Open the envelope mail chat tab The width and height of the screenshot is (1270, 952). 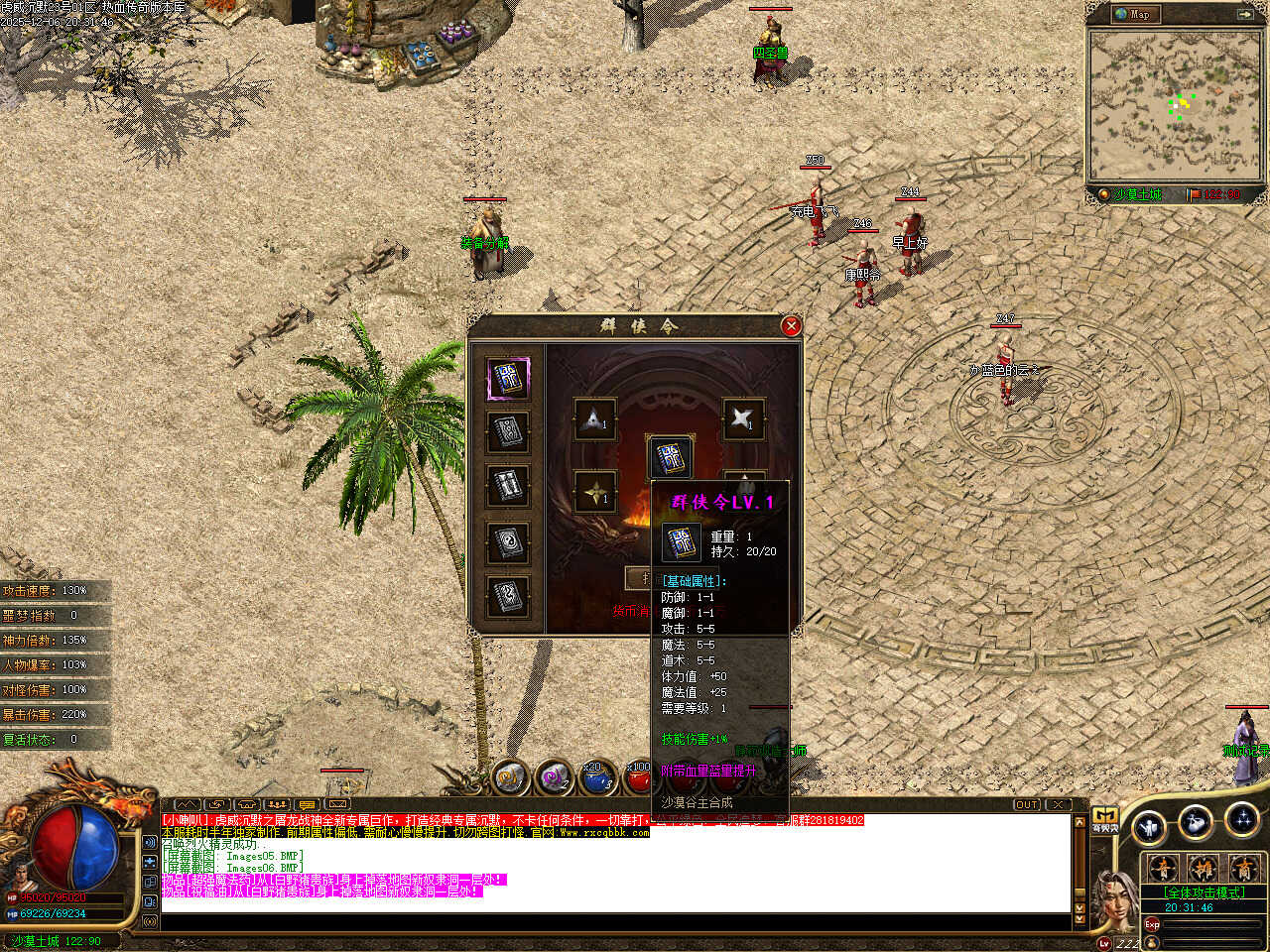pos(337,804)
